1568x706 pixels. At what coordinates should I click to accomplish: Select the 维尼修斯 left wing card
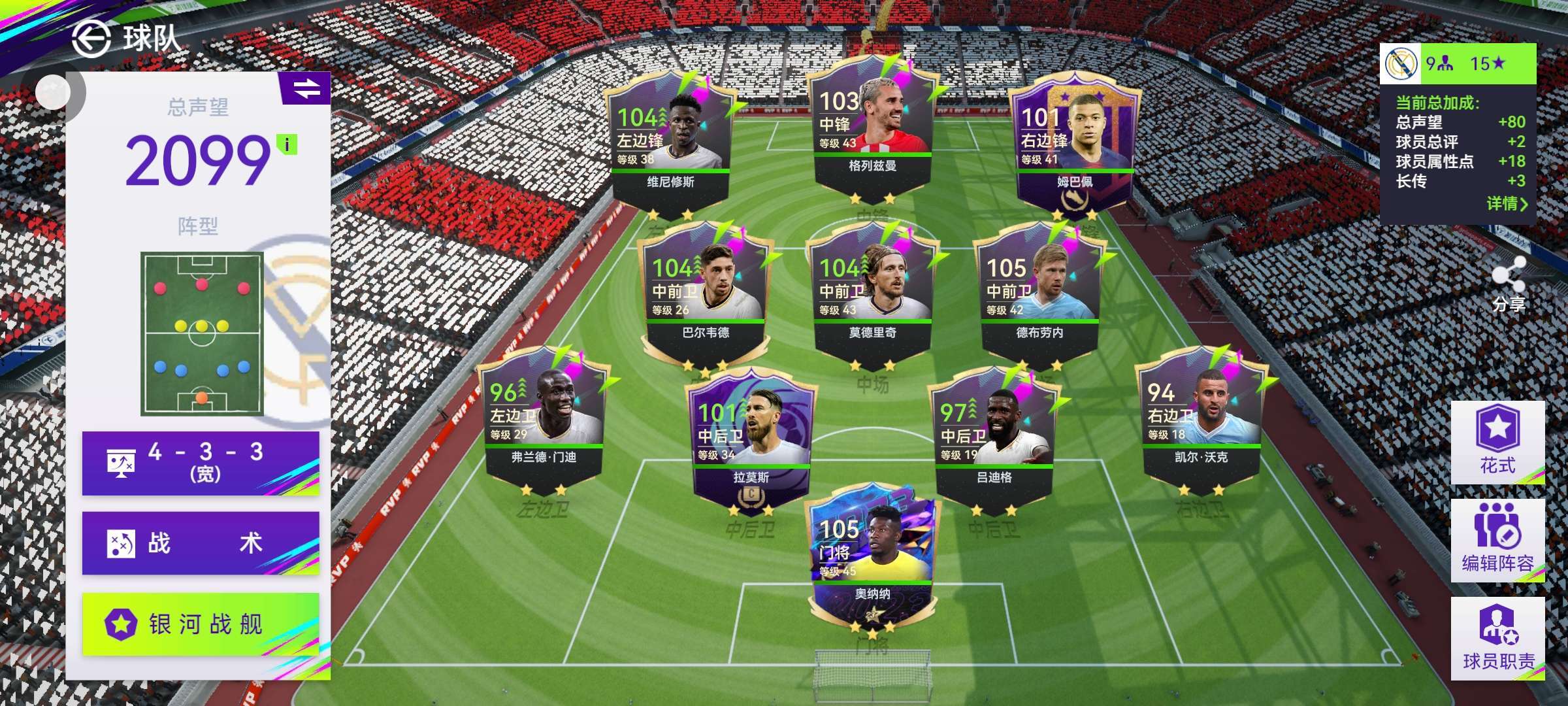[670, 141]
